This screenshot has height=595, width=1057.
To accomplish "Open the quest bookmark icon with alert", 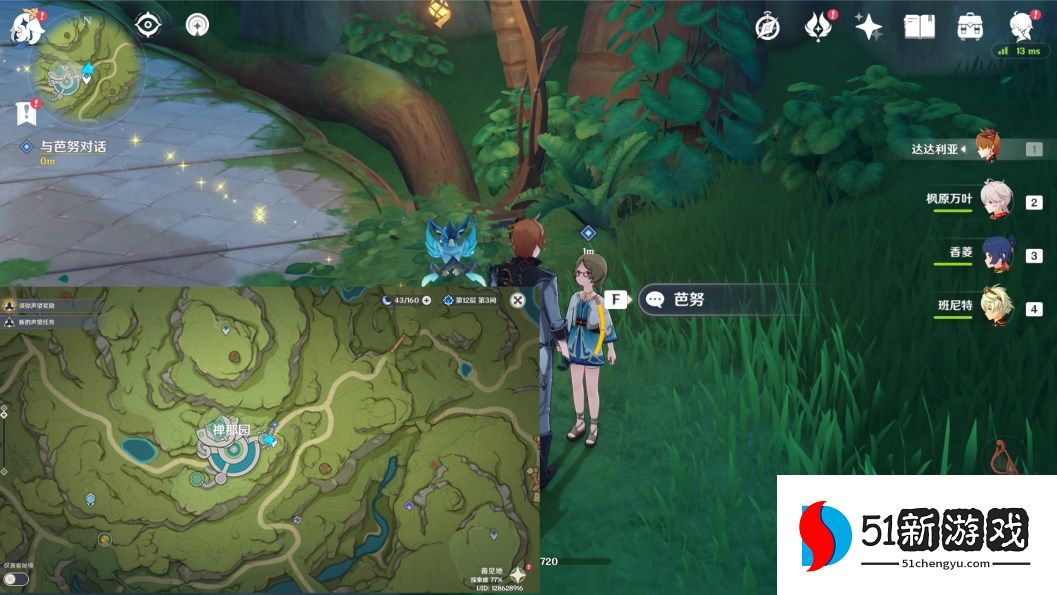I will (x=25, y=112).
